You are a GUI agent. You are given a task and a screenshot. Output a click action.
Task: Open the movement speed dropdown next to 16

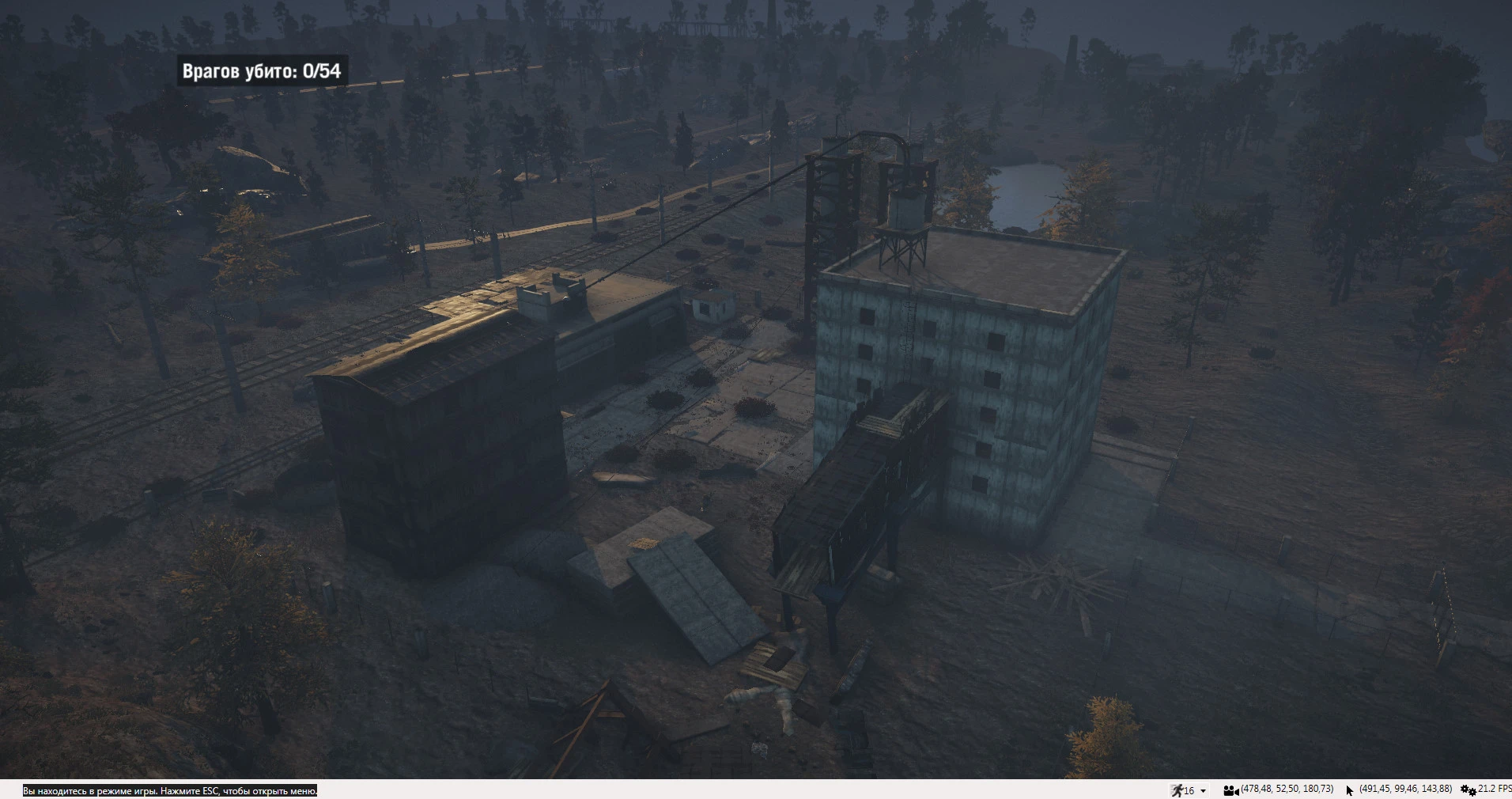1204,790
